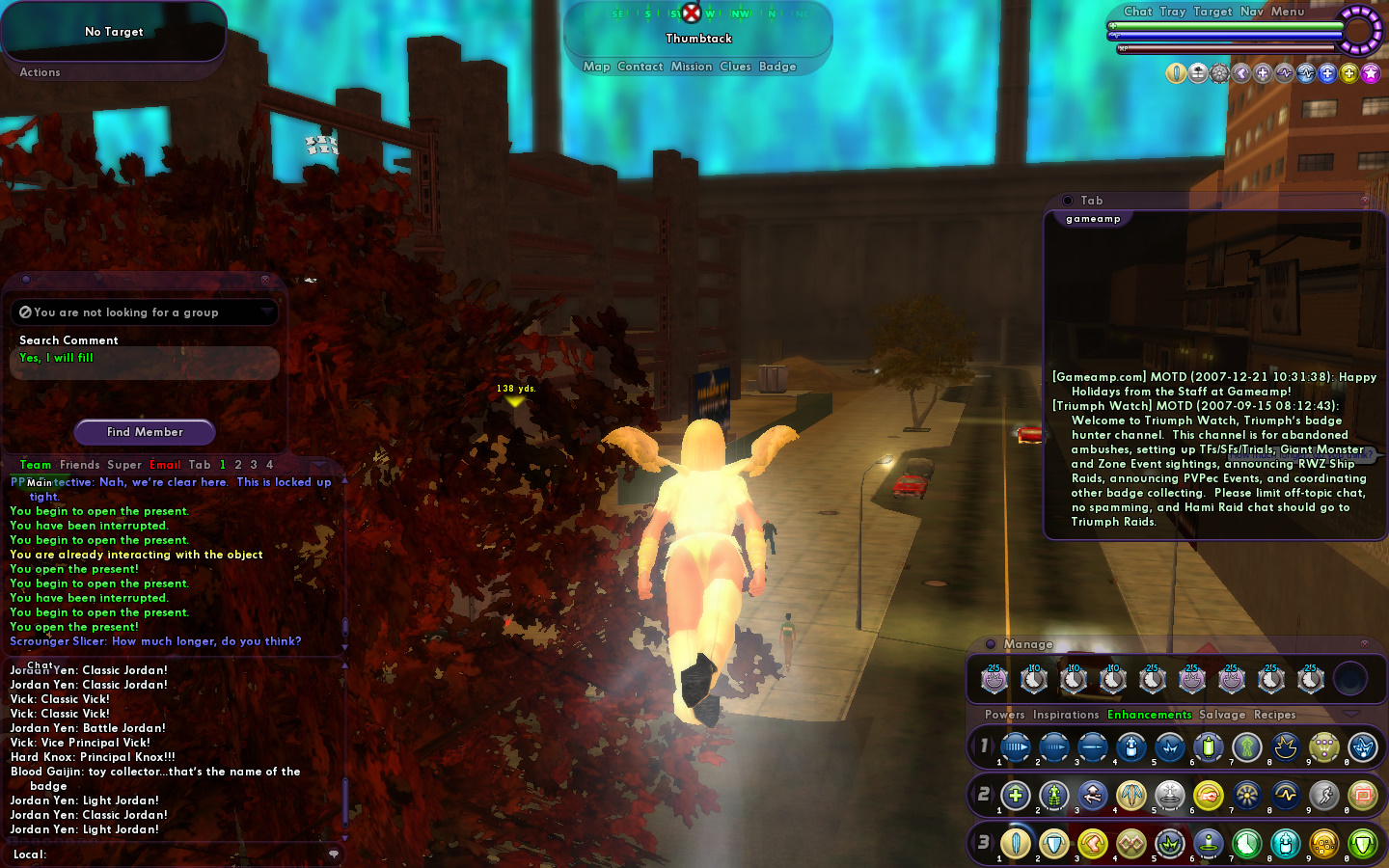Show the Inspirations tab
This screenshot has width=1389, height=868.
(1065, 715)
